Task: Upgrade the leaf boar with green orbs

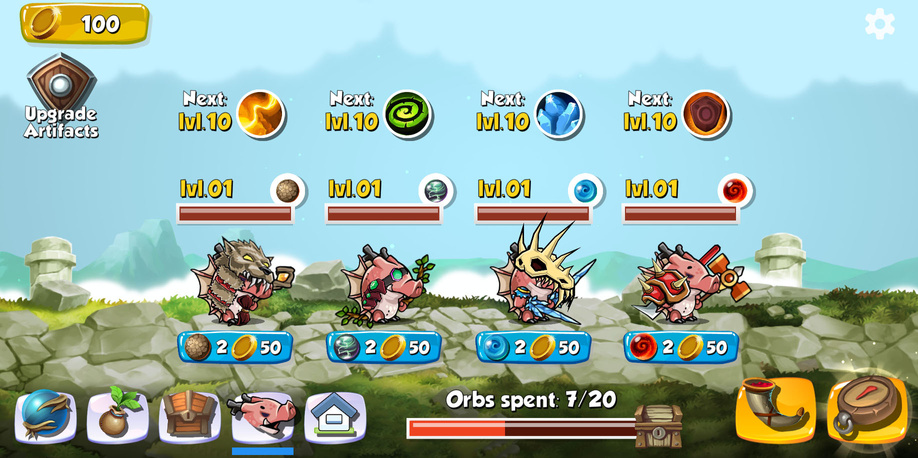Action: [384, 347]
